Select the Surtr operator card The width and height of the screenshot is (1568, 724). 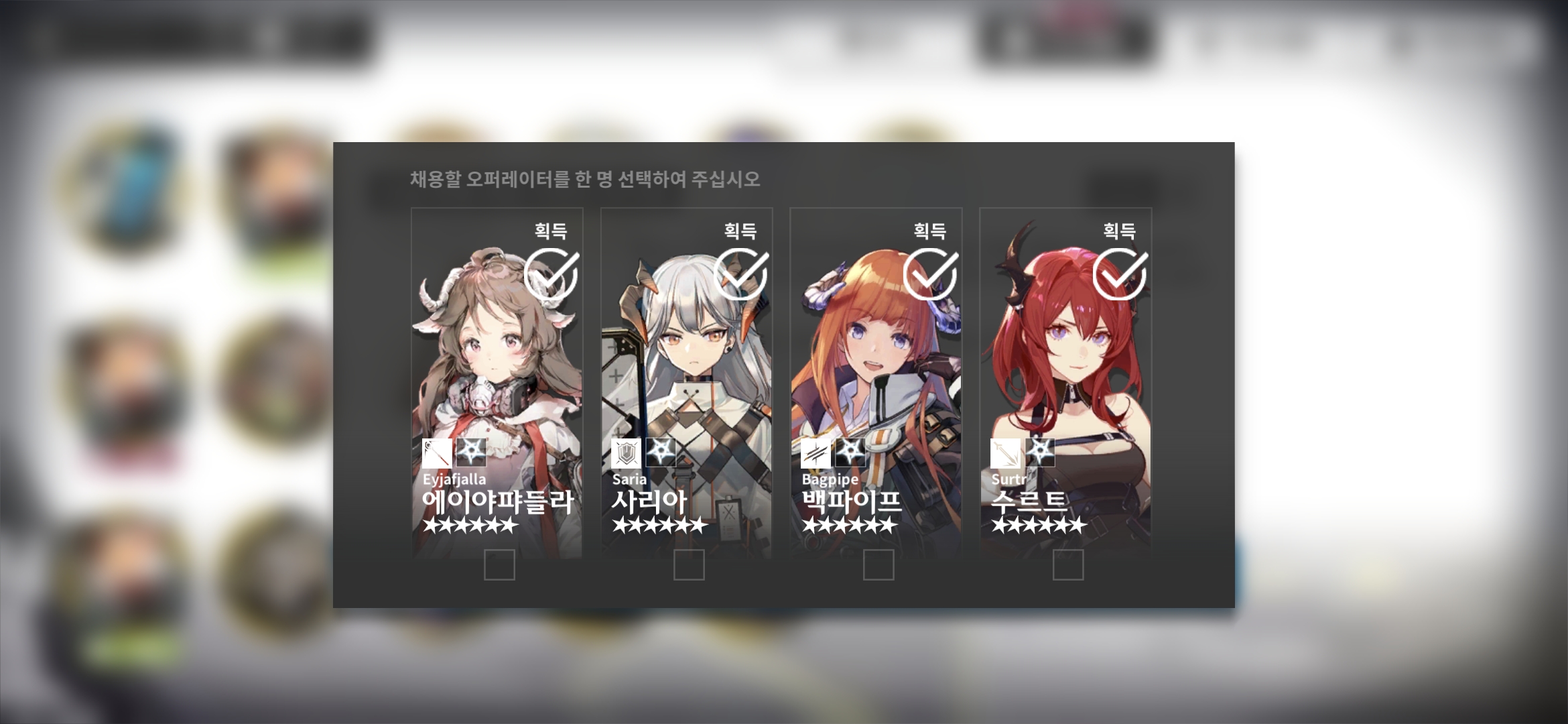(x=1065, y=382)
